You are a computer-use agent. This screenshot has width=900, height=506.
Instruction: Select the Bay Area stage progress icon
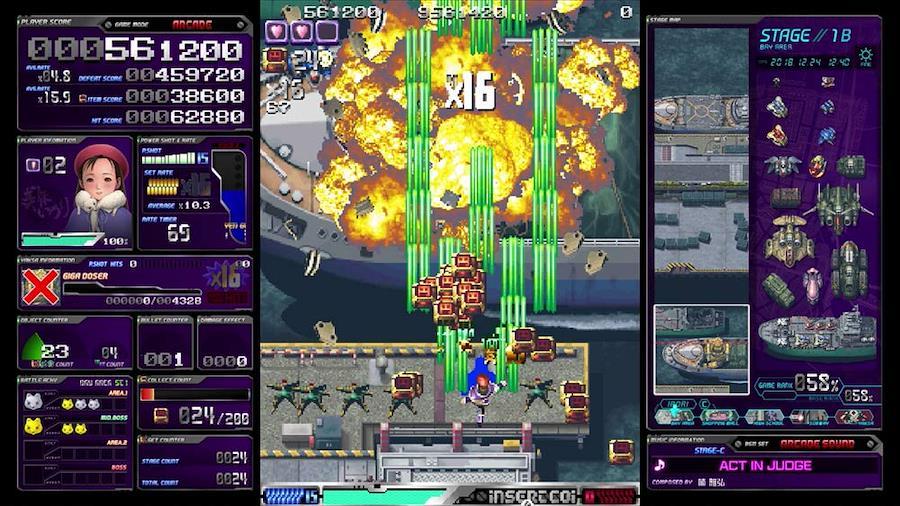pos(679,415)
